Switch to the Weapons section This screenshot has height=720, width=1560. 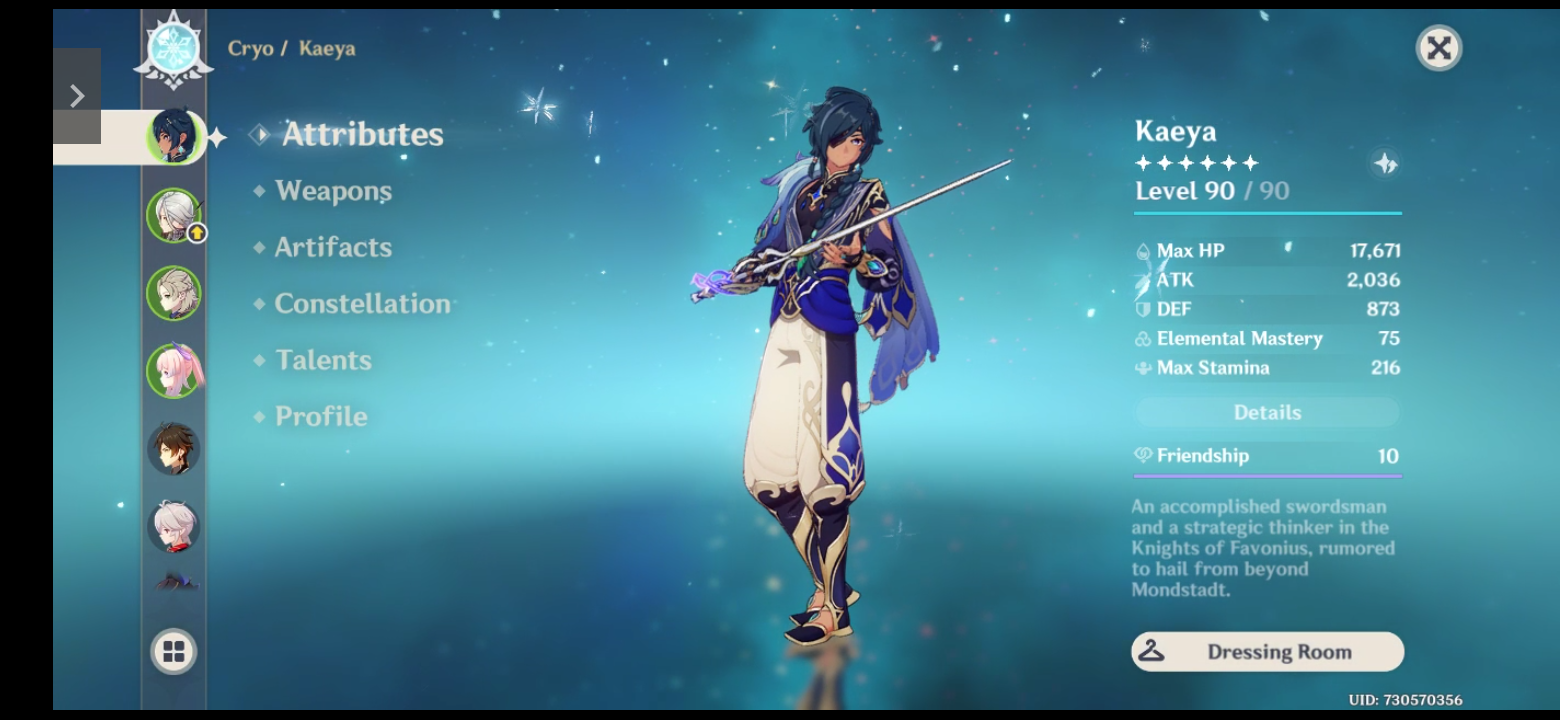pos(334,190)
